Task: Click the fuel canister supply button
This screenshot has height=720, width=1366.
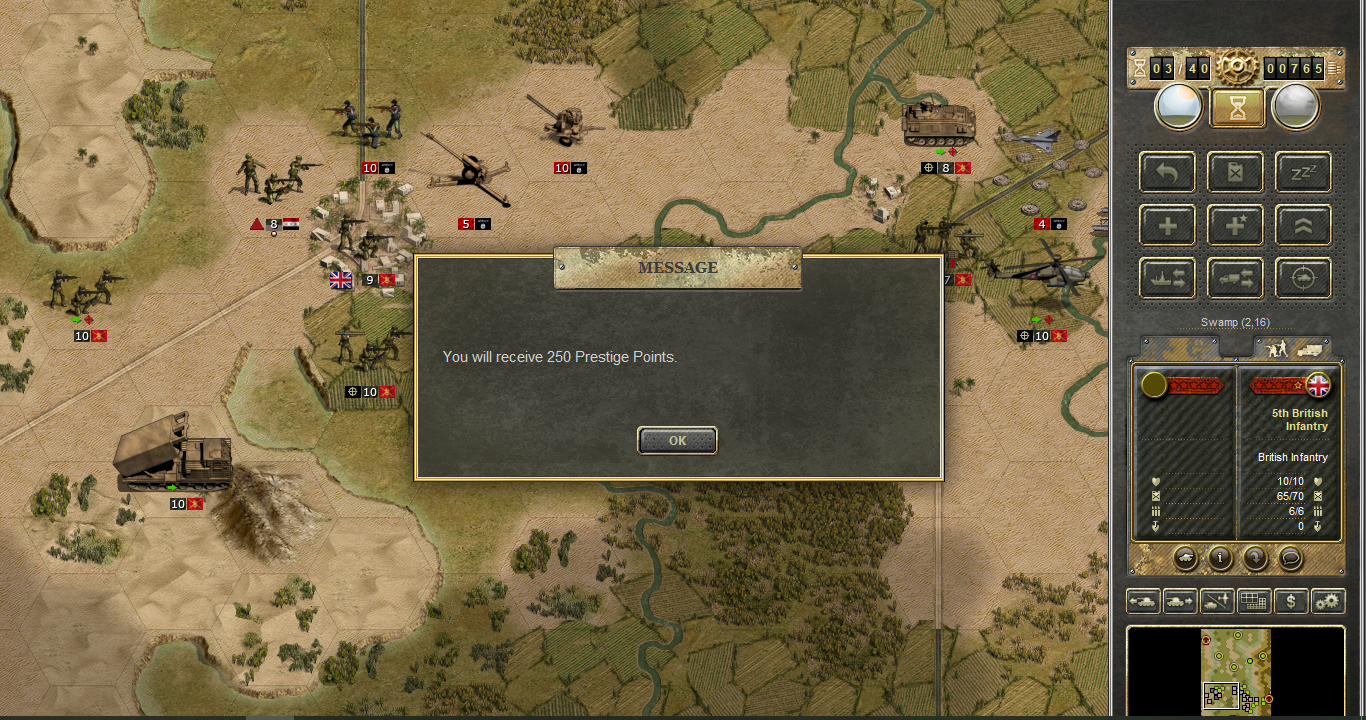Action: point(1235,172)
